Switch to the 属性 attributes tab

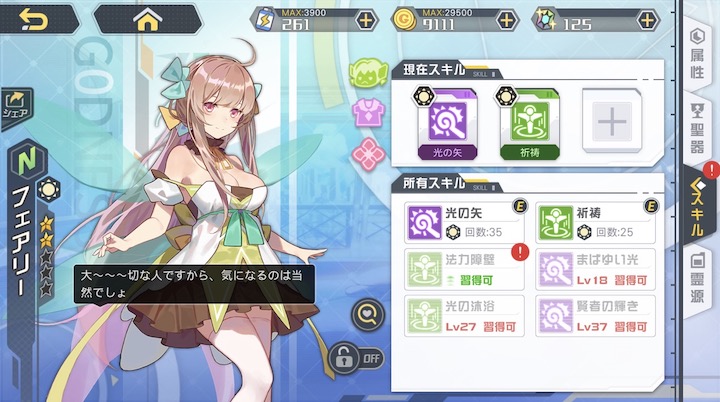(x=698, y=52)
